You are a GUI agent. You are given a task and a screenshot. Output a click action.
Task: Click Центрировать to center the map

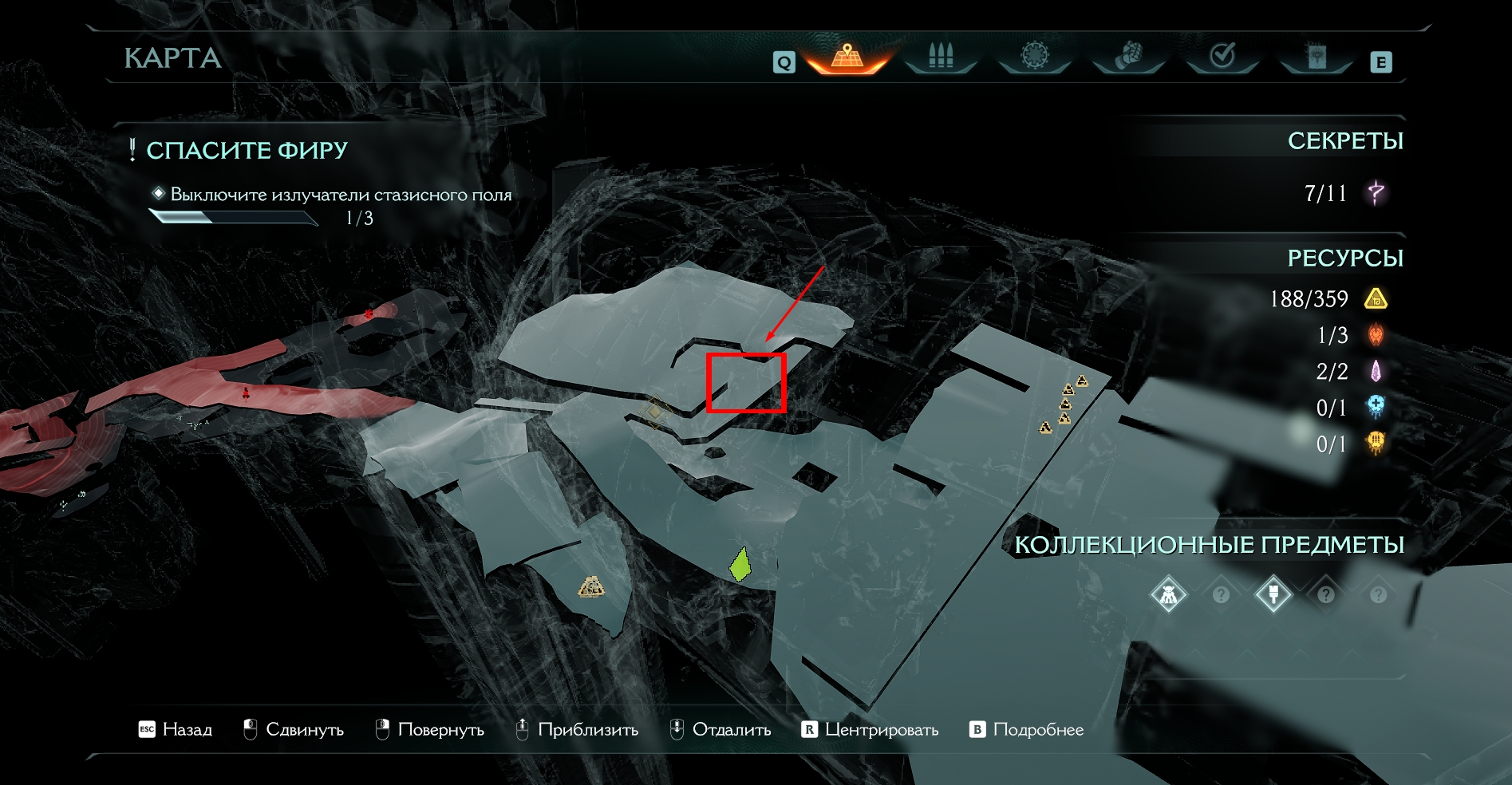870,730
